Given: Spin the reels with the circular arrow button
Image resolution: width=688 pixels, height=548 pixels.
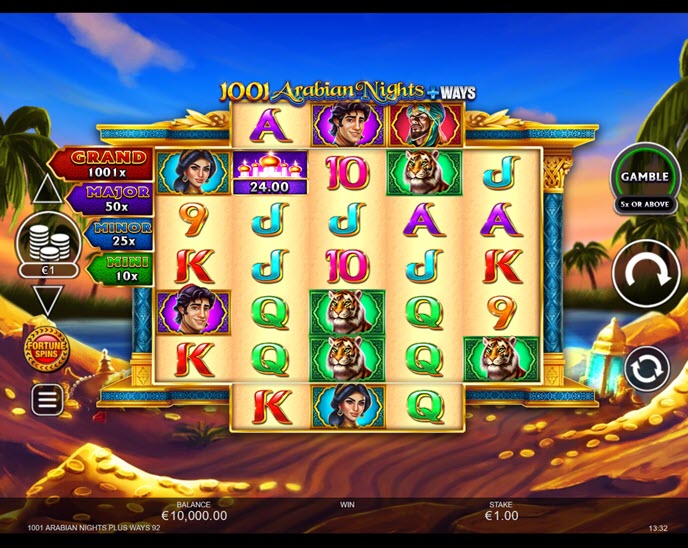Looking at the screenshot, I should (x=645, y=274).
